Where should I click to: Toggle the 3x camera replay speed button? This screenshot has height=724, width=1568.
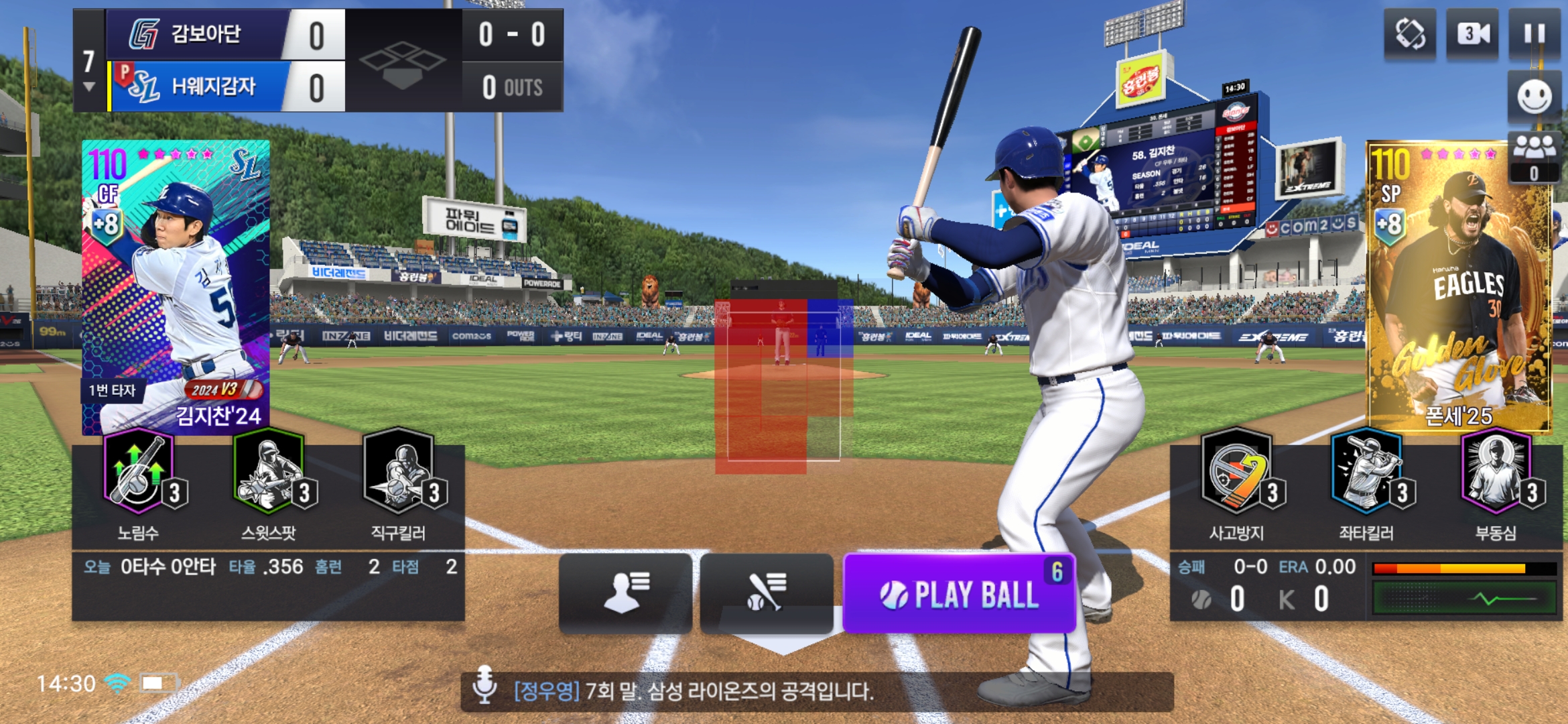(1473, 34)
